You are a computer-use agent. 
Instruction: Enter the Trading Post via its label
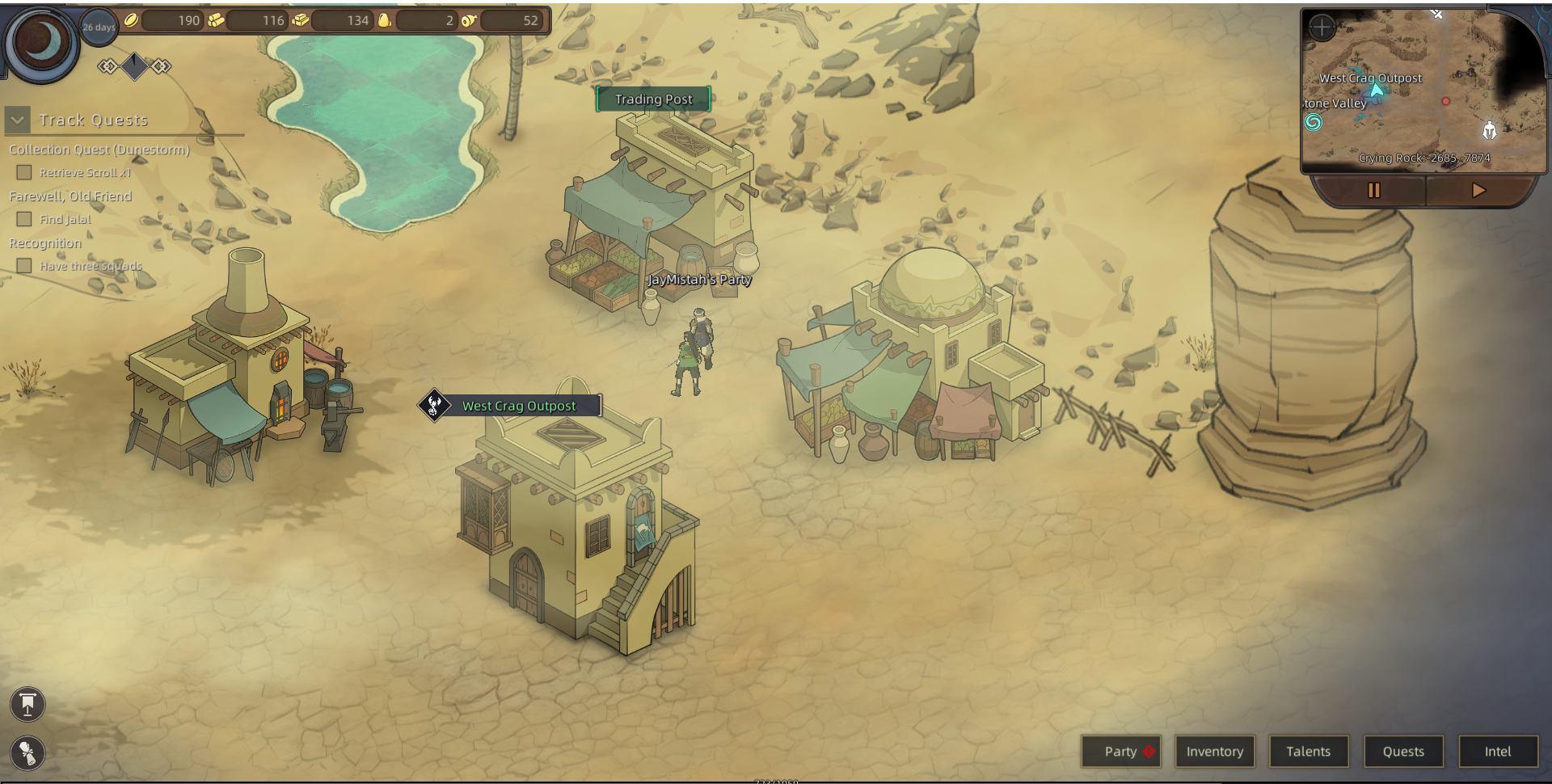coord(653,99)
